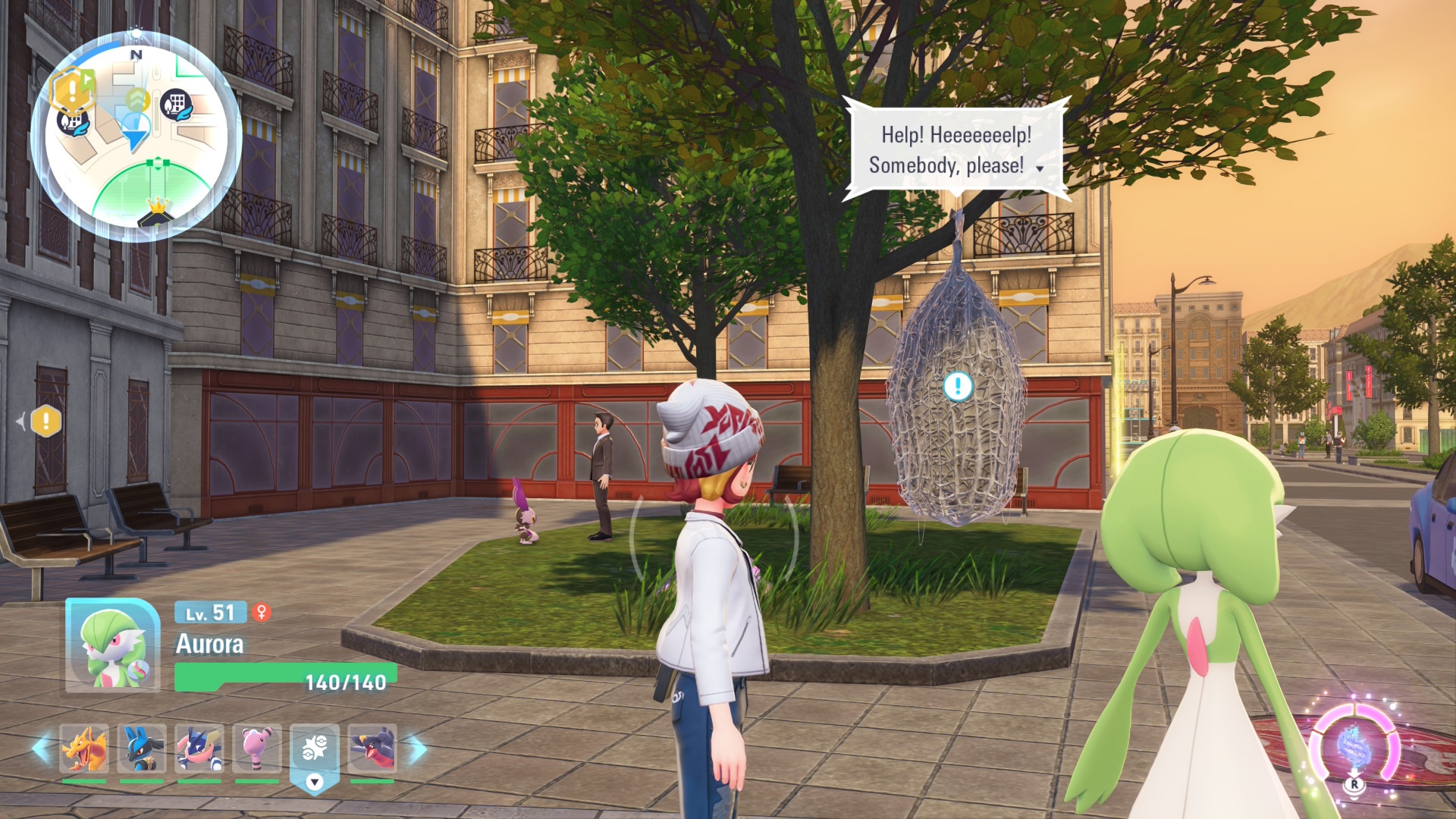Choose Greninja from the party bar
The image size is (1456, 819).
pos(199,748)
